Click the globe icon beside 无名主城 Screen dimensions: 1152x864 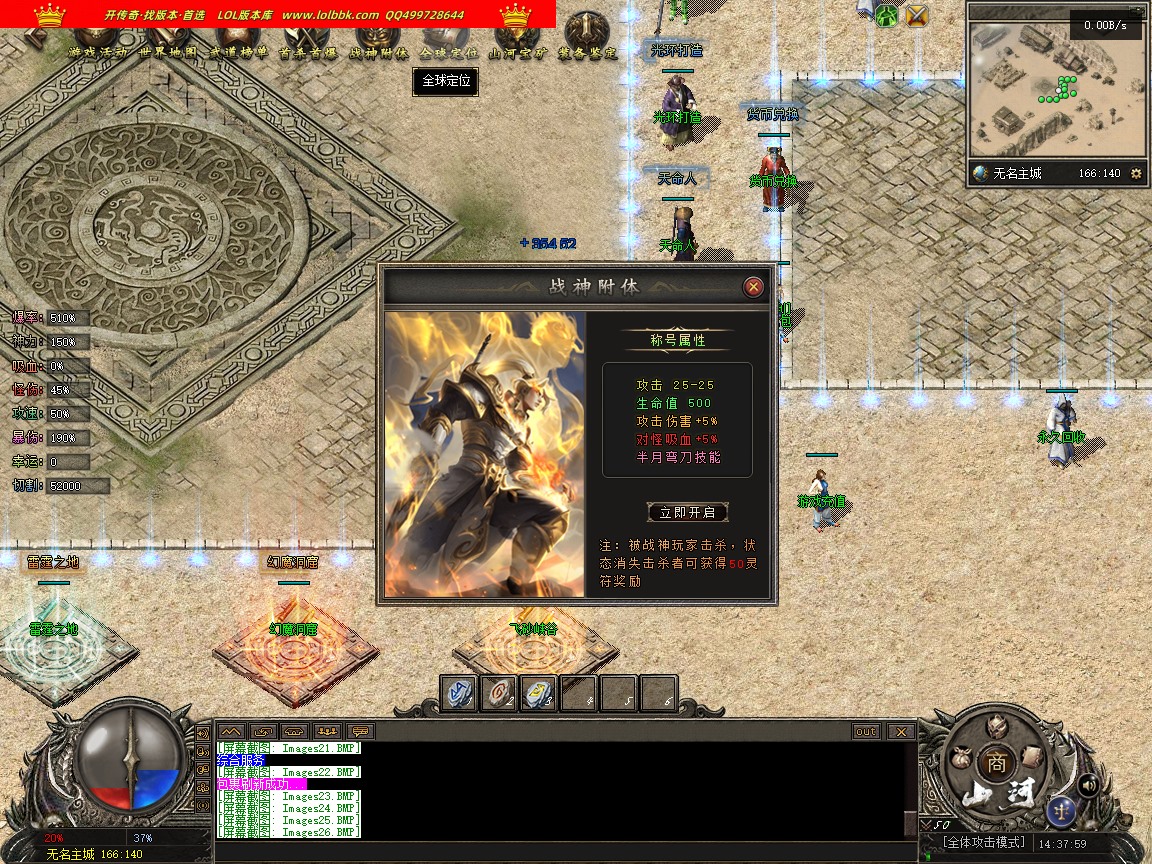tap(981, 173)
